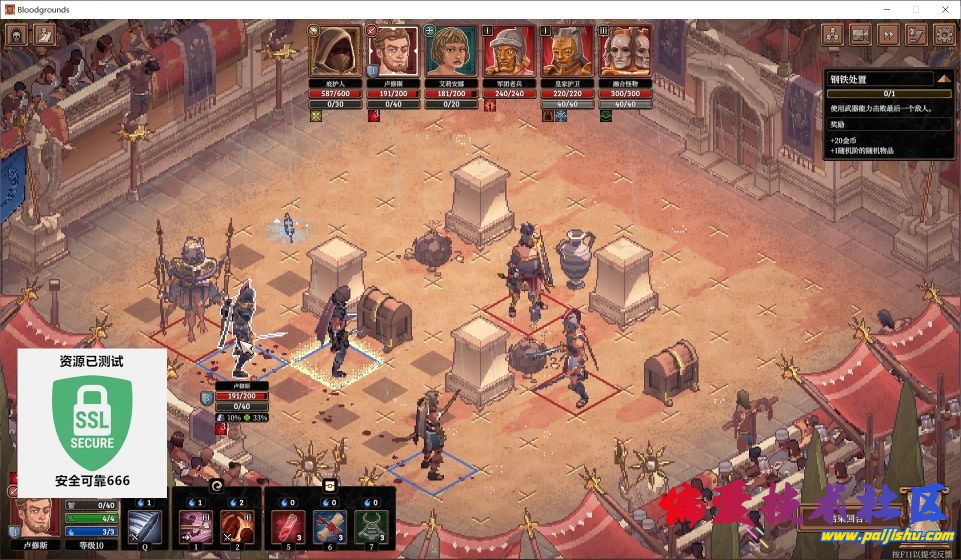Use the green armor item in slot 7
961x560 pixels.
point(372,525)
